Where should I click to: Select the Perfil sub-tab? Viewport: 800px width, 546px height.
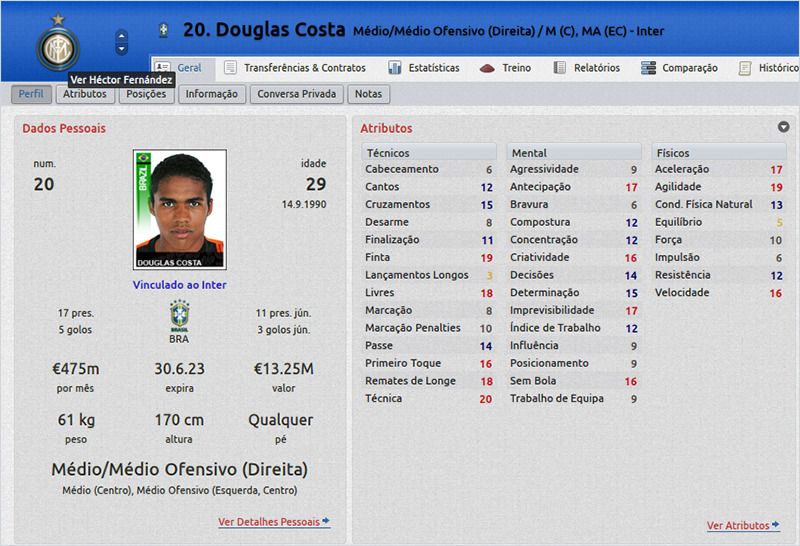point(31,94)
